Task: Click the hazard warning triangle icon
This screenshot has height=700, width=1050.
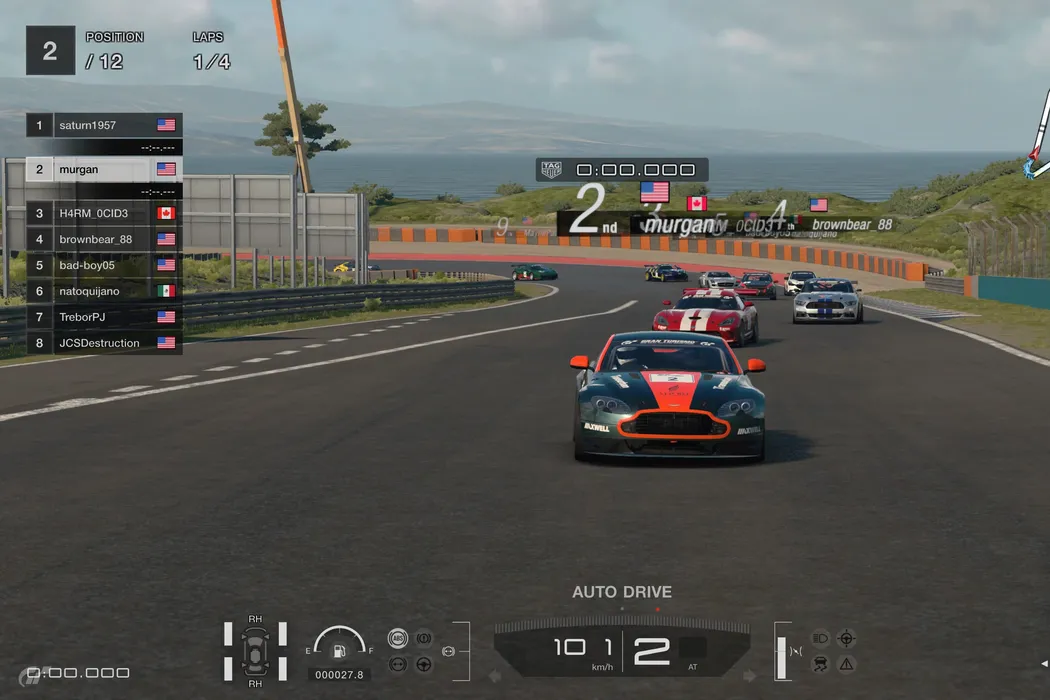Action: click(x=847, y=663)
